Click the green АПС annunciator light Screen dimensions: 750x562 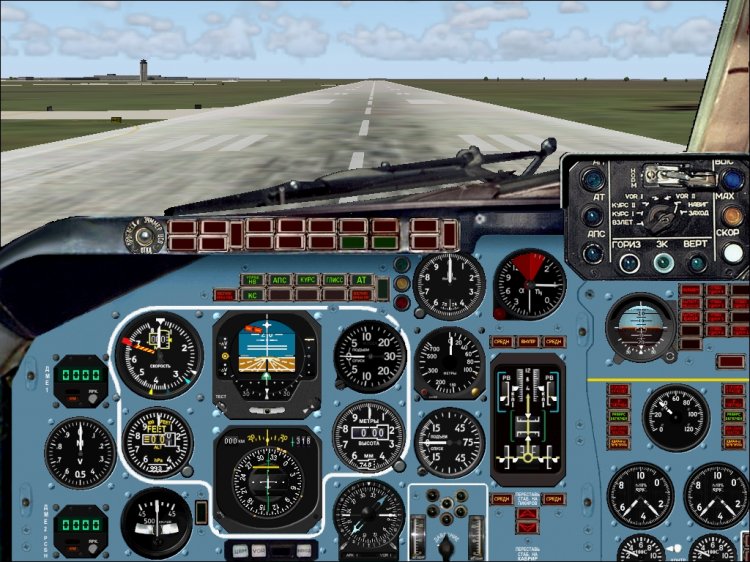(281, 280)
